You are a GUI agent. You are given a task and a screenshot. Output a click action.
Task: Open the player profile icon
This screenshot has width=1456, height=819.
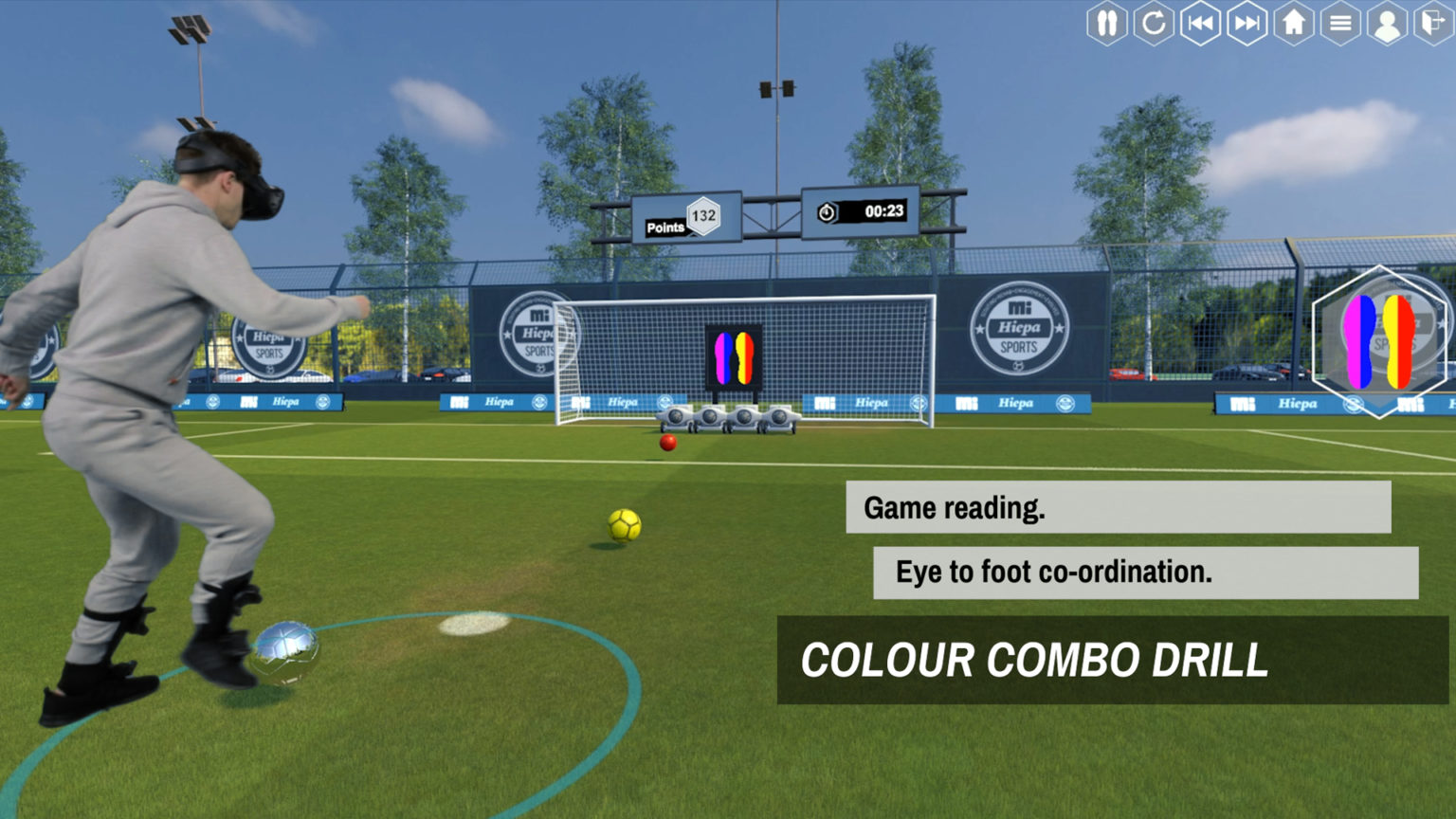click(x=1387, y=25)
